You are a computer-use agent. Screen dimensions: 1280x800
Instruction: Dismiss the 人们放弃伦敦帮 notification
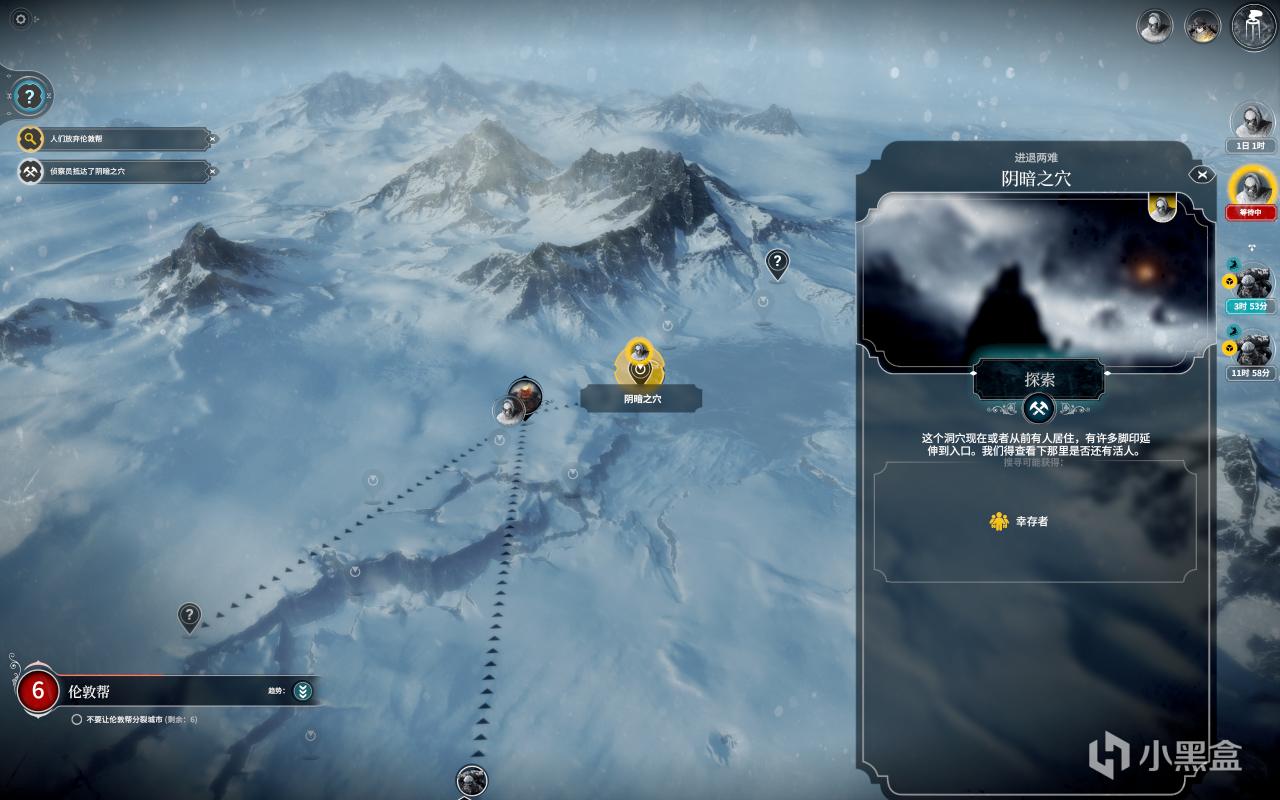[212, 138]
